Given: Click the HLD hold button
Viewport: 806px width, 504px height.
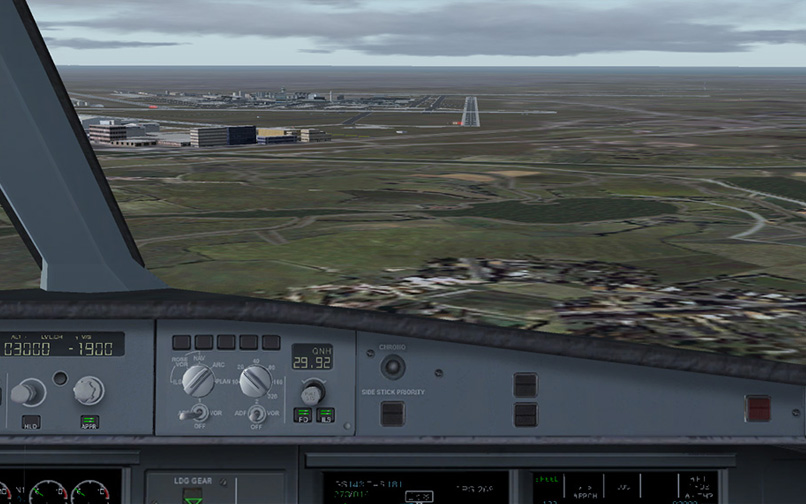Looking at the screenshot, I should (x=31, y=422).
